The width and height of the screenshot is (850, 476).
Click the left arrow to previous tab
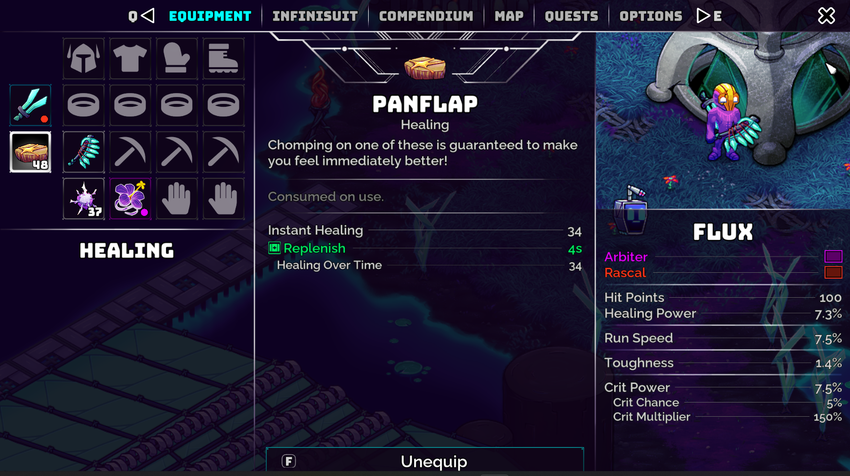click(x=147, y=16)
